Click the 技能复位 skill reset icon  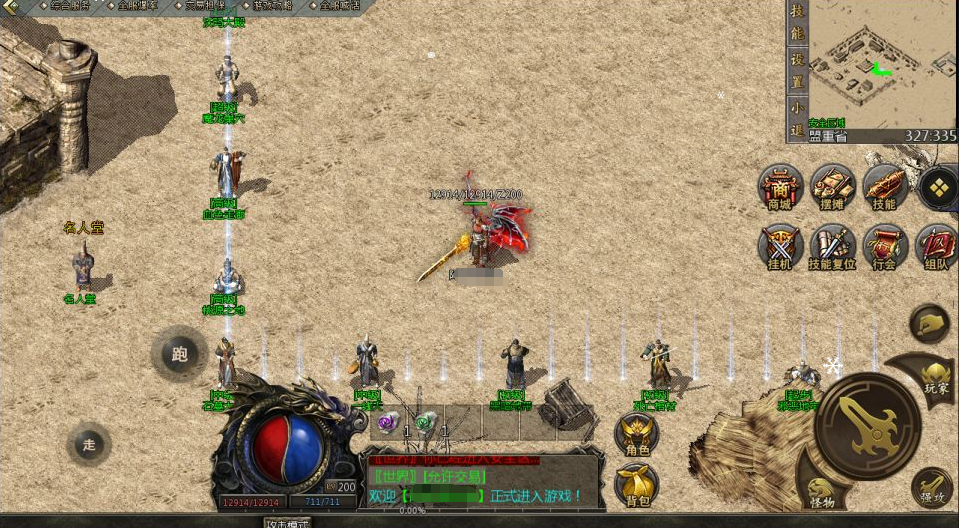(x=833, y=247)
